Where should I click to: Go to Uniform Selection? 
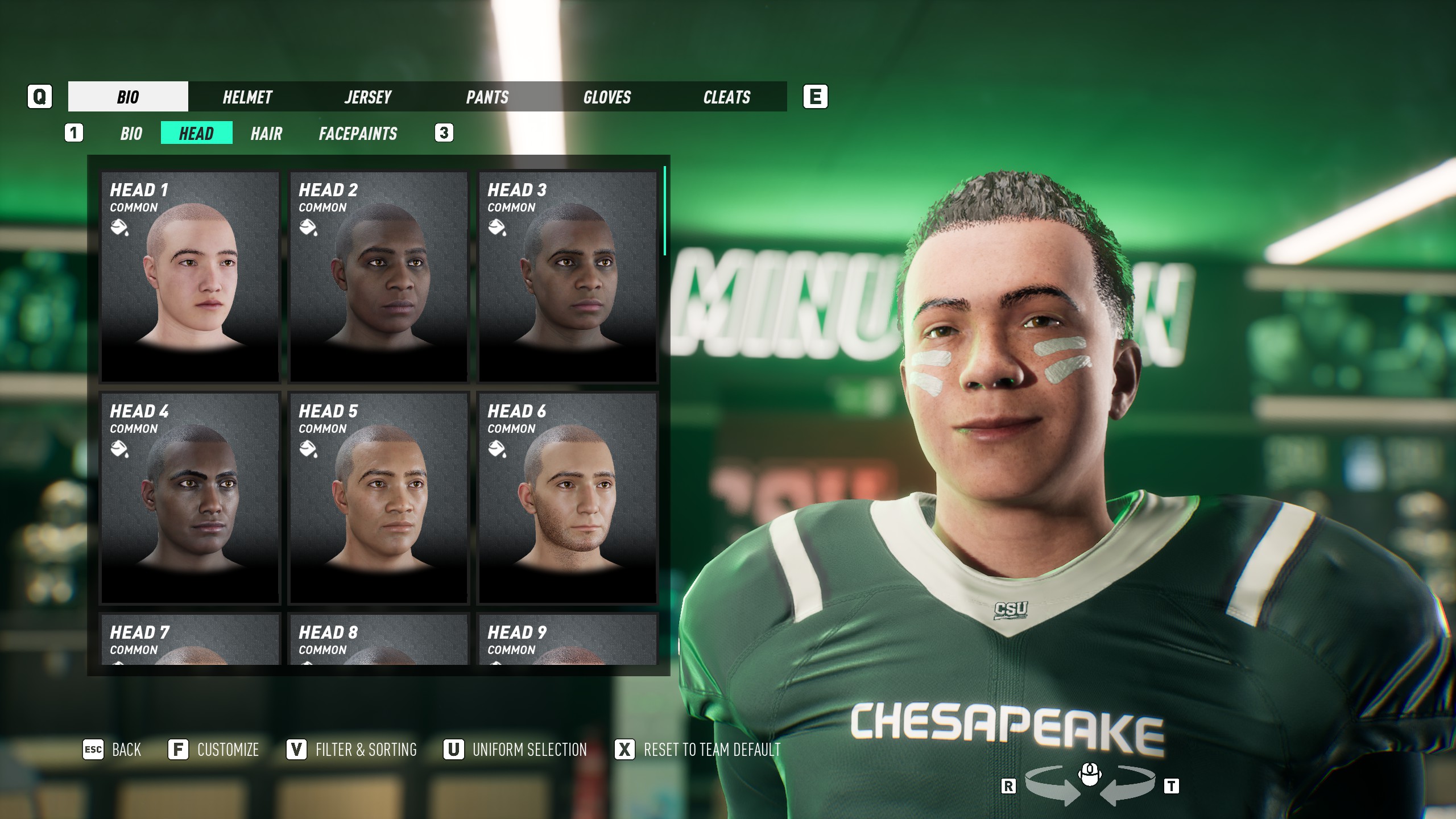[x=515, y=750]
